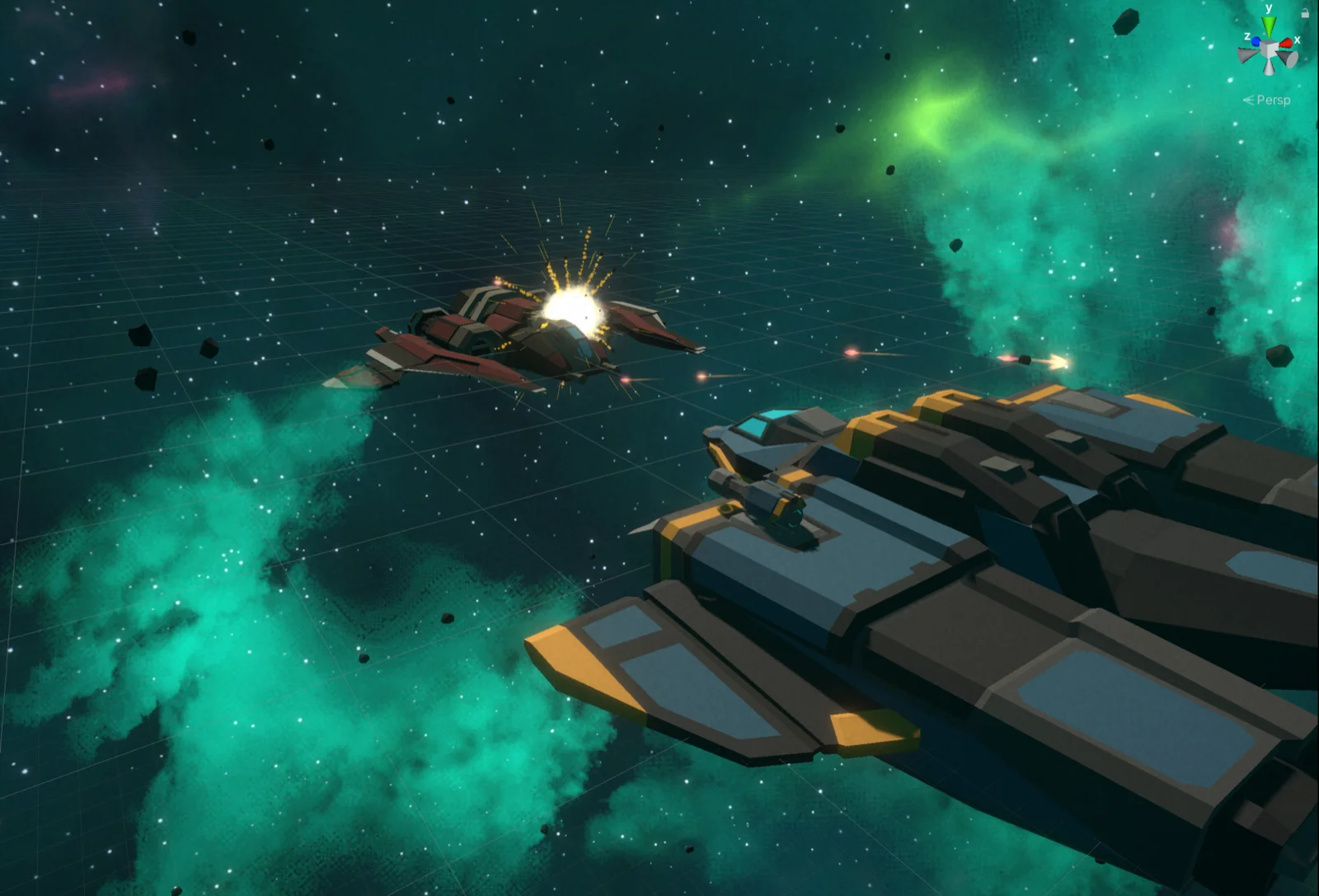The width and height of the screenshot is (1319, 896).
Task: Click the blue Z axis cone on the scene gizmo
Action: pyautogui.click(x=1256, y=41)
